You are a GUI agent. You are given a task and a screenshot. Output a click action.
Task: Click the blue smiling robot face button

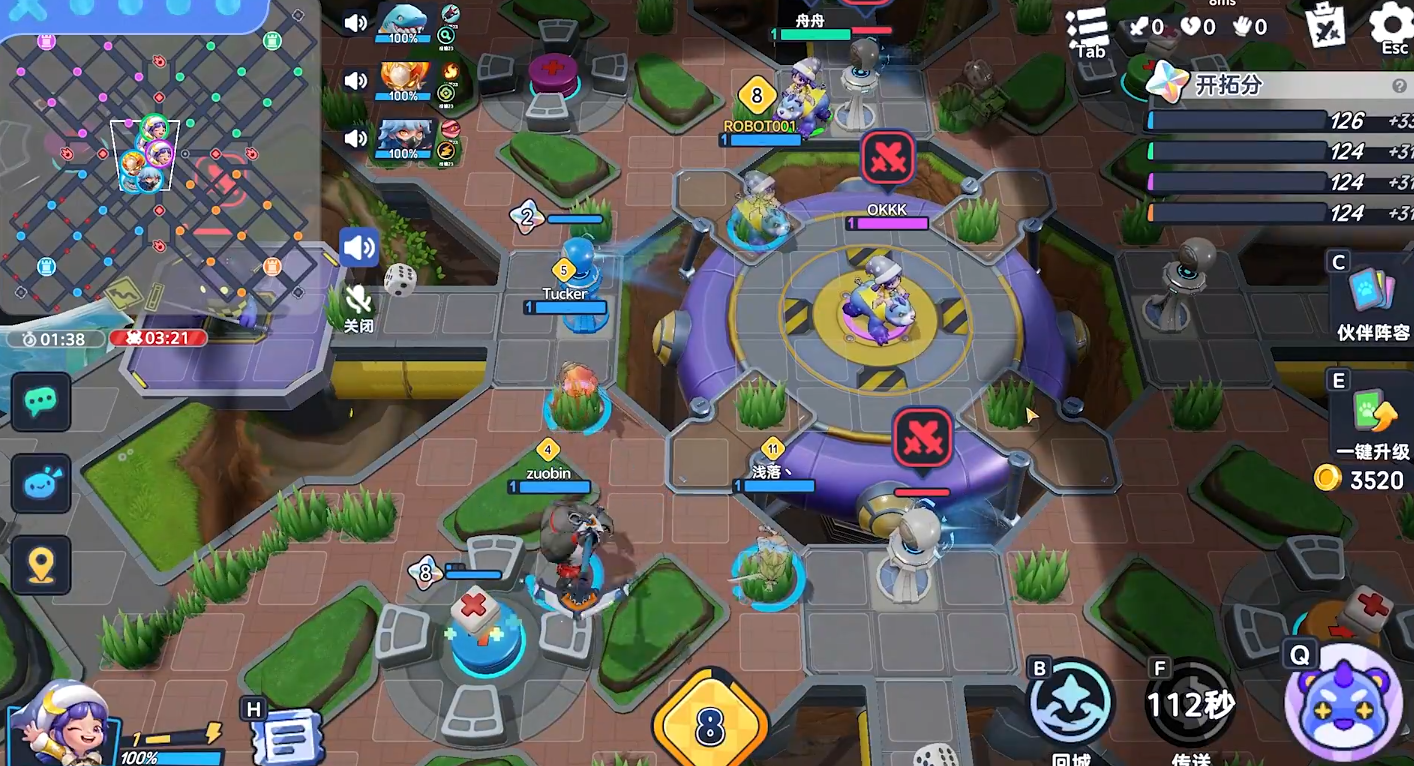(x=41, y=484)
